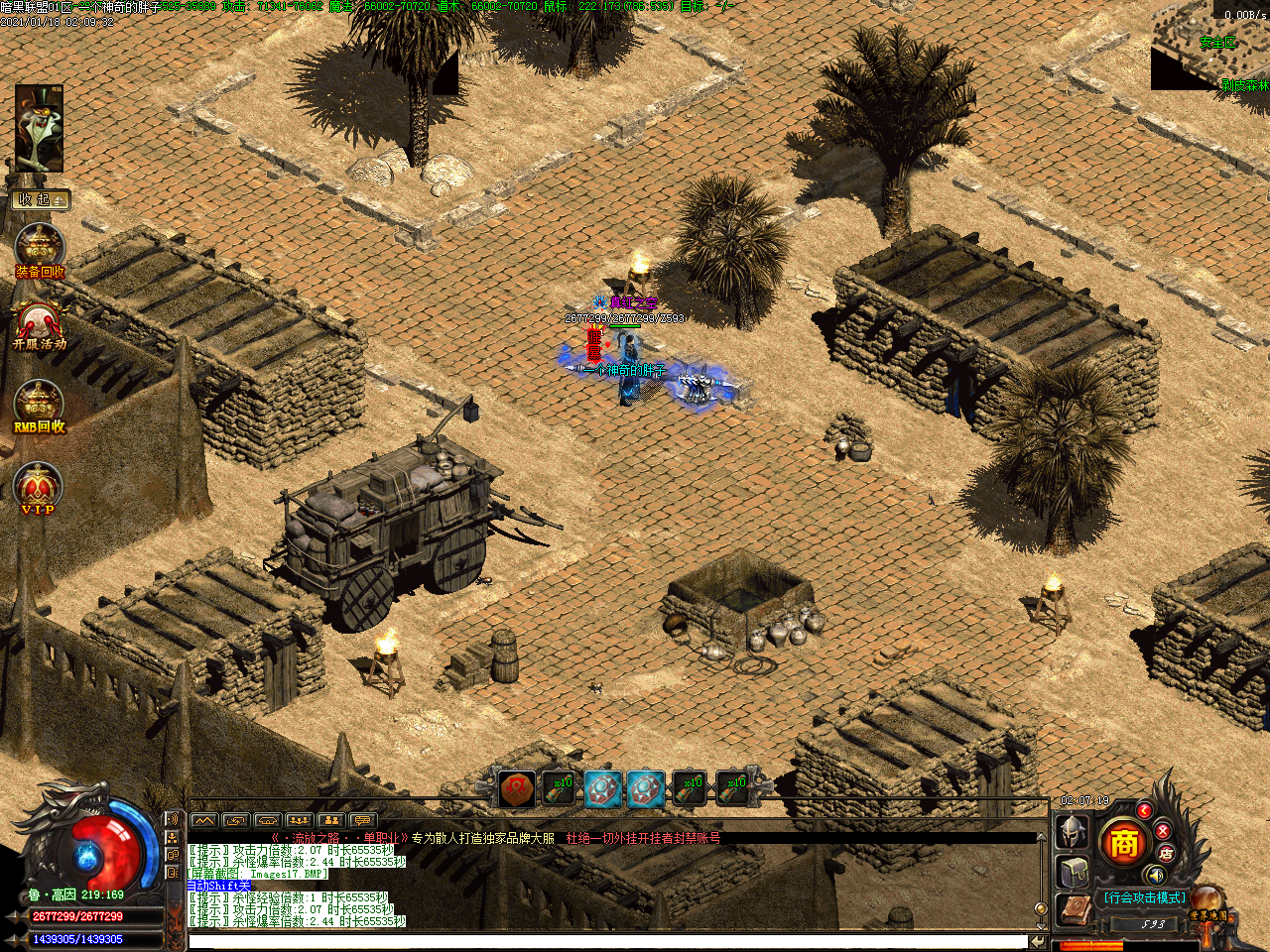Viewport: 1270px width, 952px height.
Task: Click the red back arrow button
Action: [x=1144, y=811]
